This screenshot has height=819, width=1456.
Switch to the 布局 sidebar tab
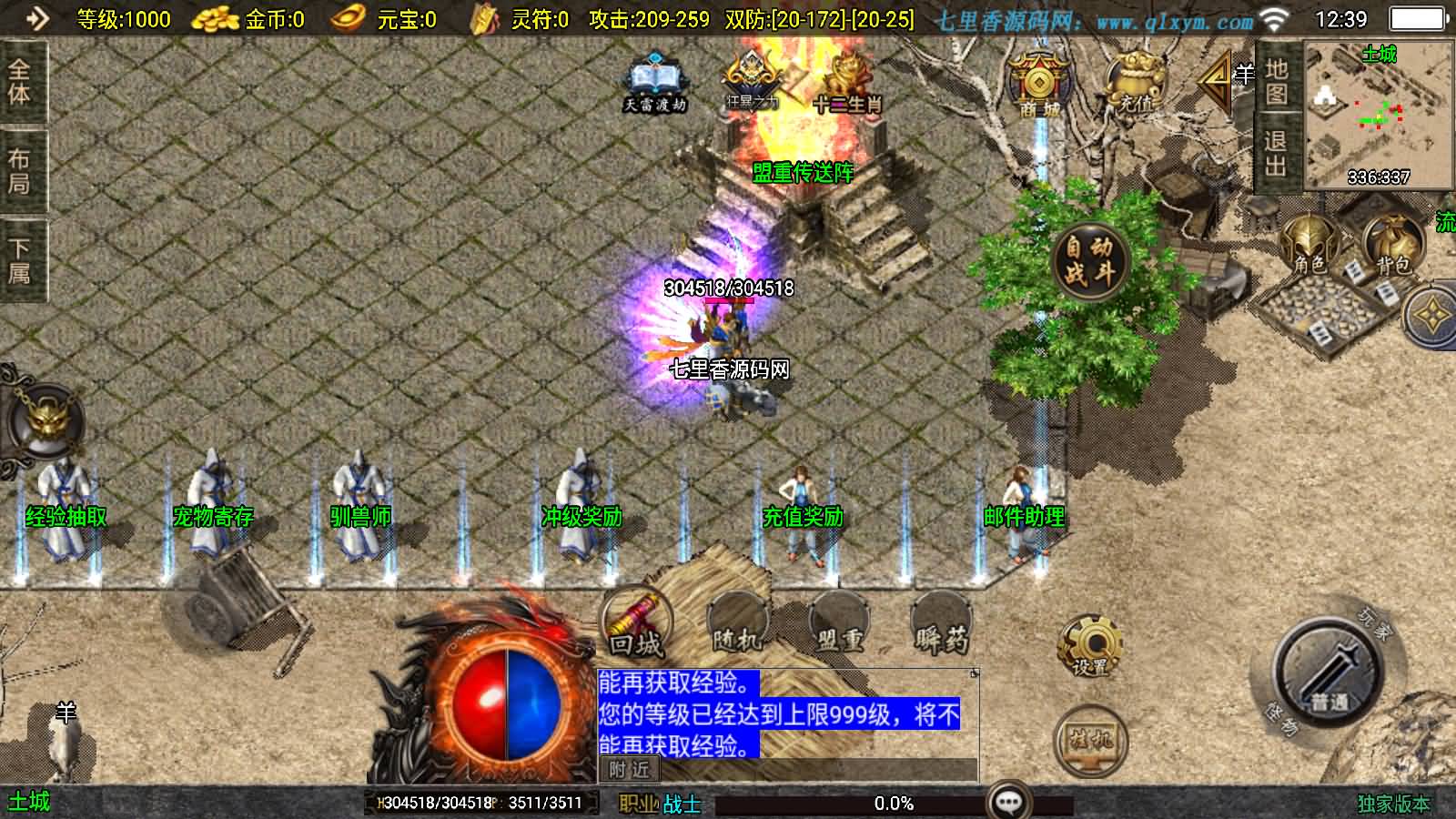click(20, 168)
